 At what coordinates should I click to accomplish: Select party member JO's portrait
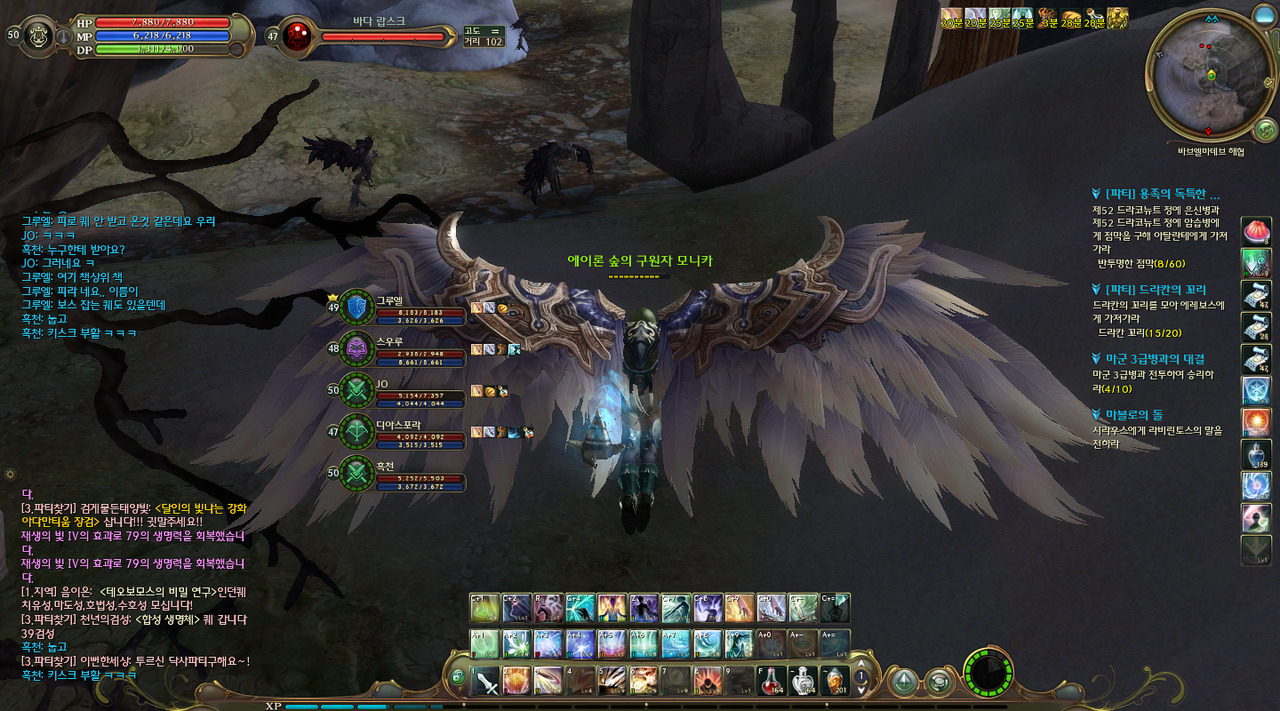click(x=358, y=391)
